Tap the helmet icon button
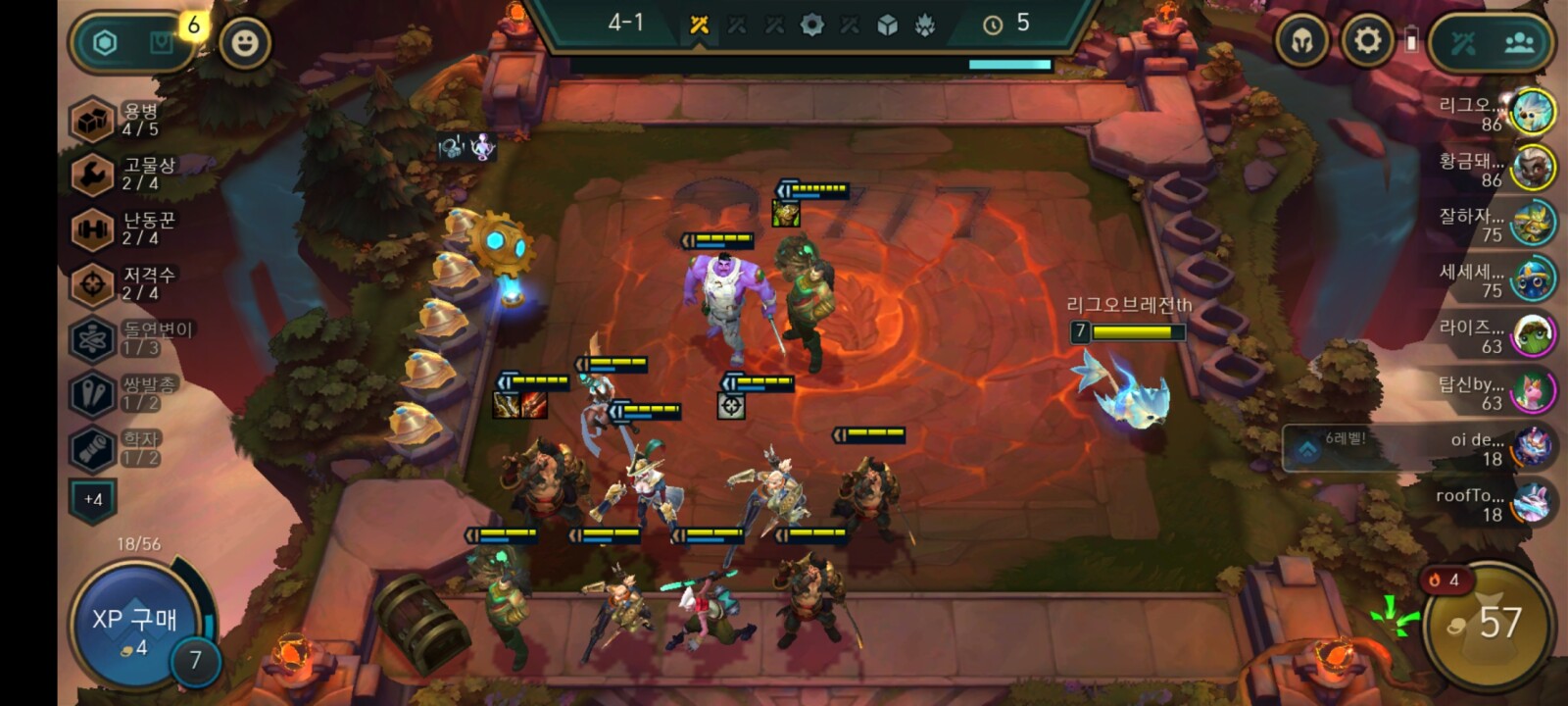This screenshot has height=706, width=1568. (1301, 42)
